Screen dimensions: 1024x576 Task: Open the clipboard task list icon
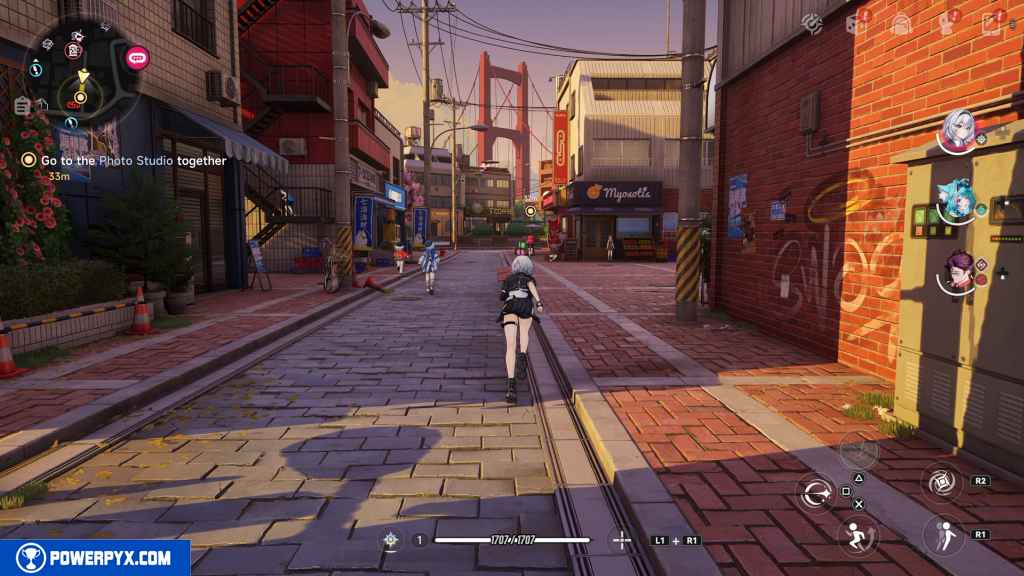22,104
